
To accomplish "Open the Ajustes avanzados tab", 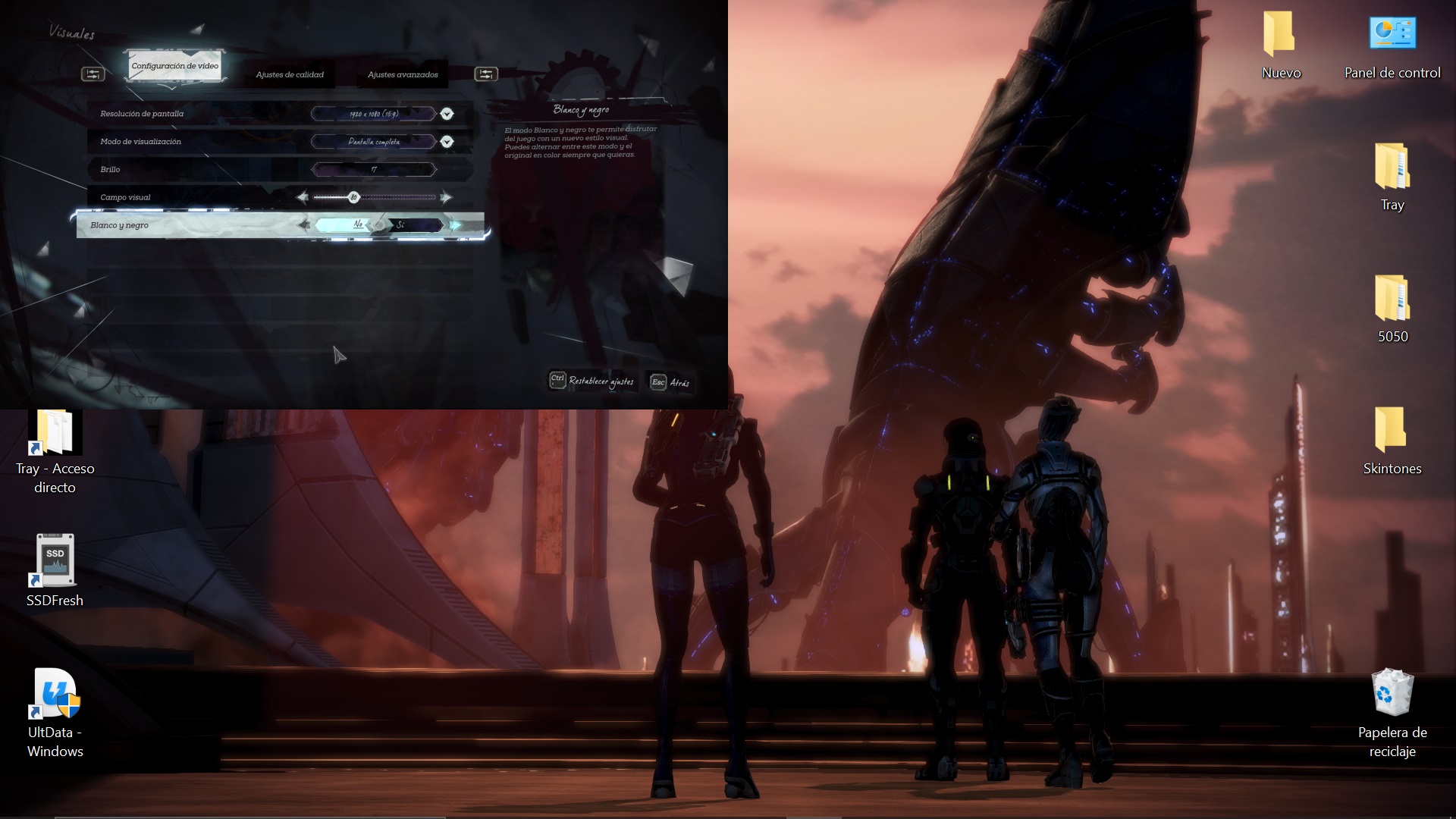I will pos(403,74).
